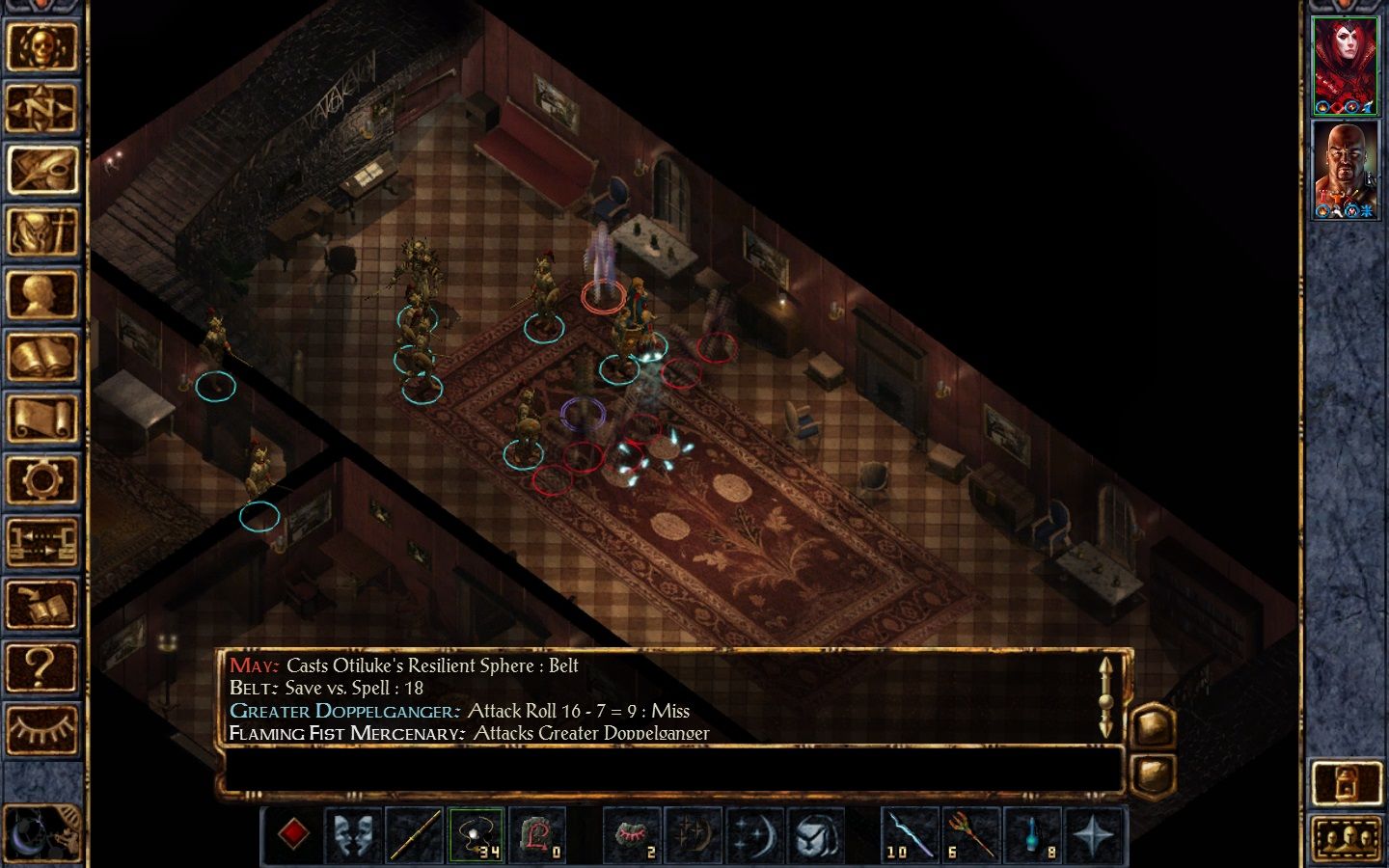Open the inventory armor-and-sword icon
This screenshot has height=868, width=1389.
click(x=41, y=232)
